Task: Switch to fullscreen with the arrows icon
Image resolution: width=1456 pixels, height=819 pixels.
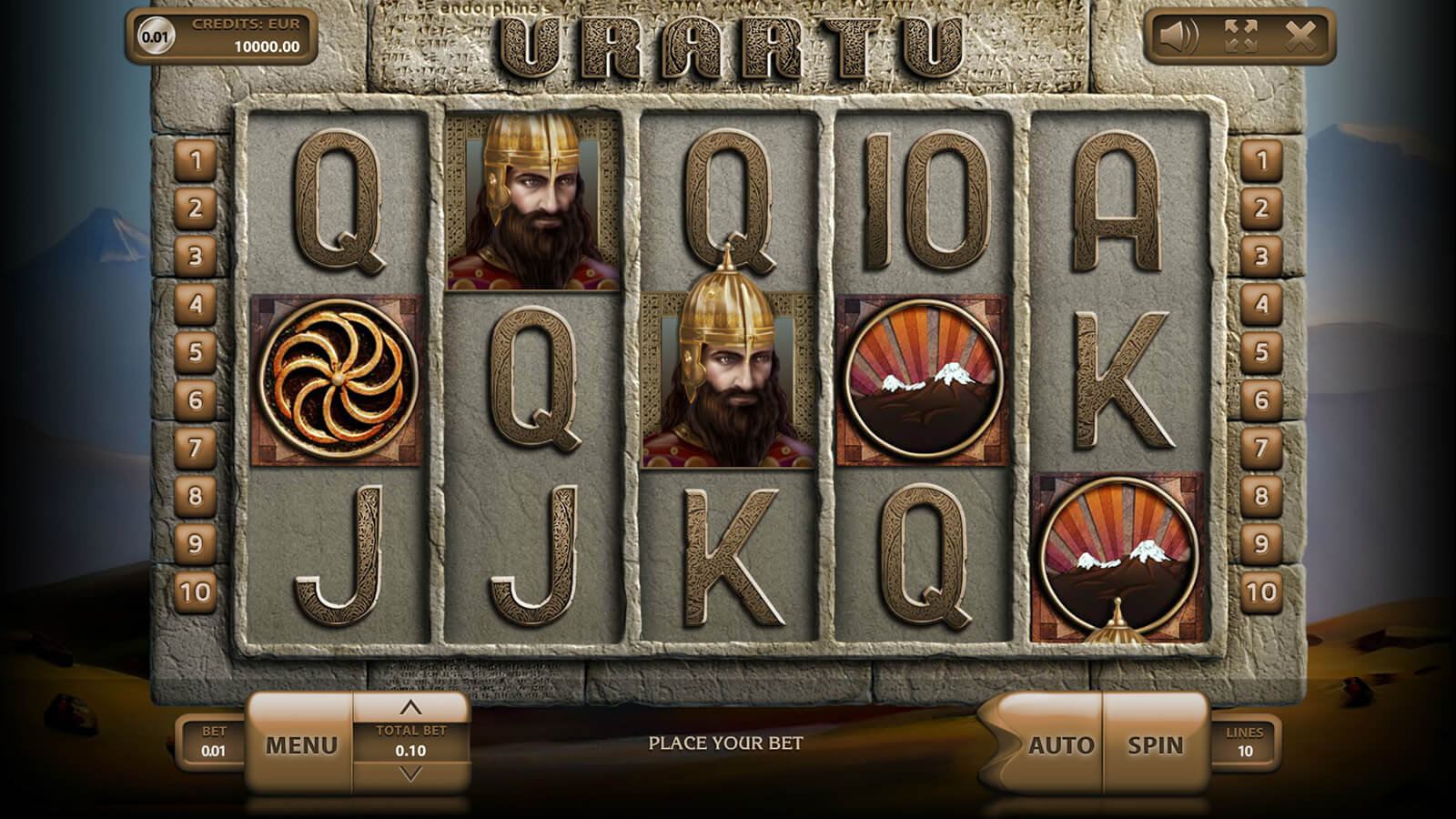Action: tap(1240, 36)
